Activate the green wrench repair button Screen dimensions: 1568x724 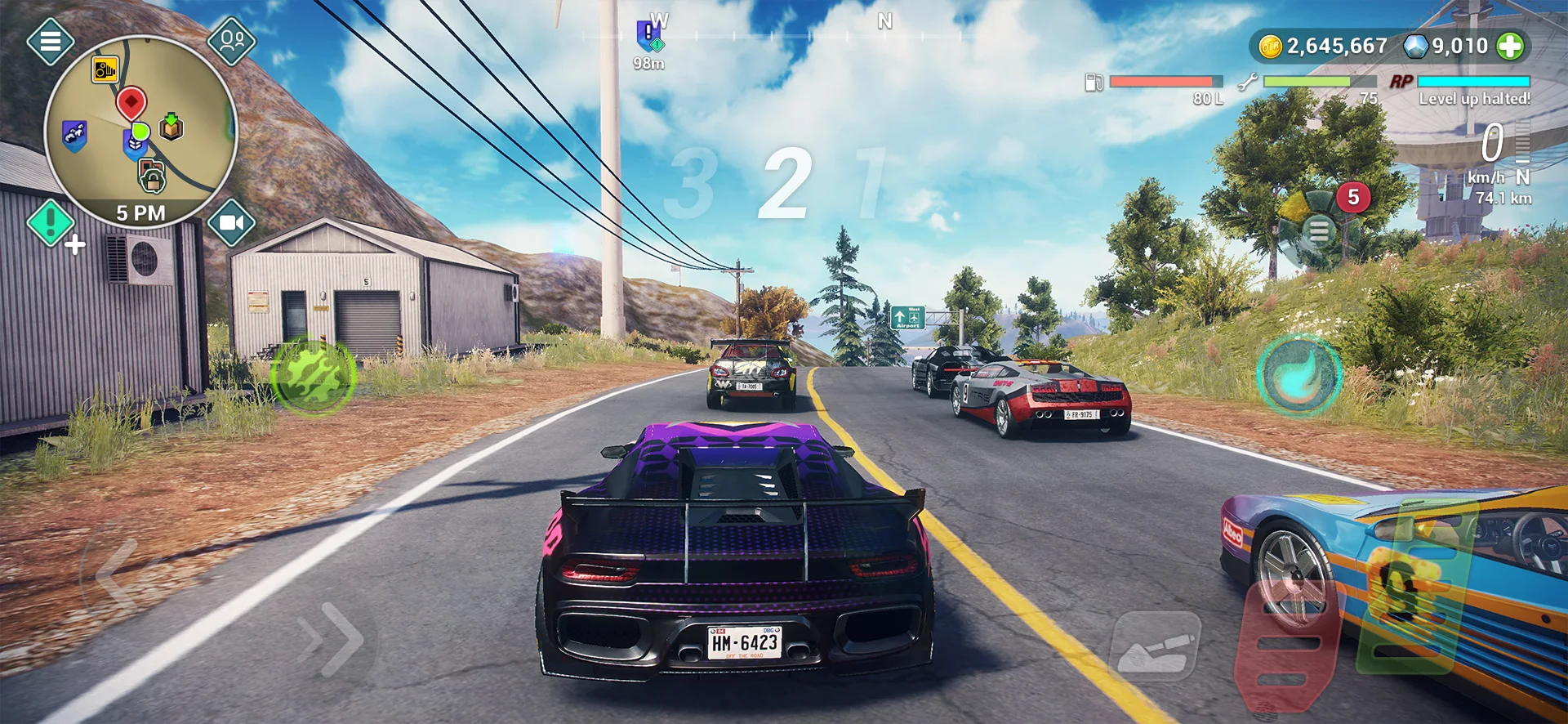tap(313, 376)
